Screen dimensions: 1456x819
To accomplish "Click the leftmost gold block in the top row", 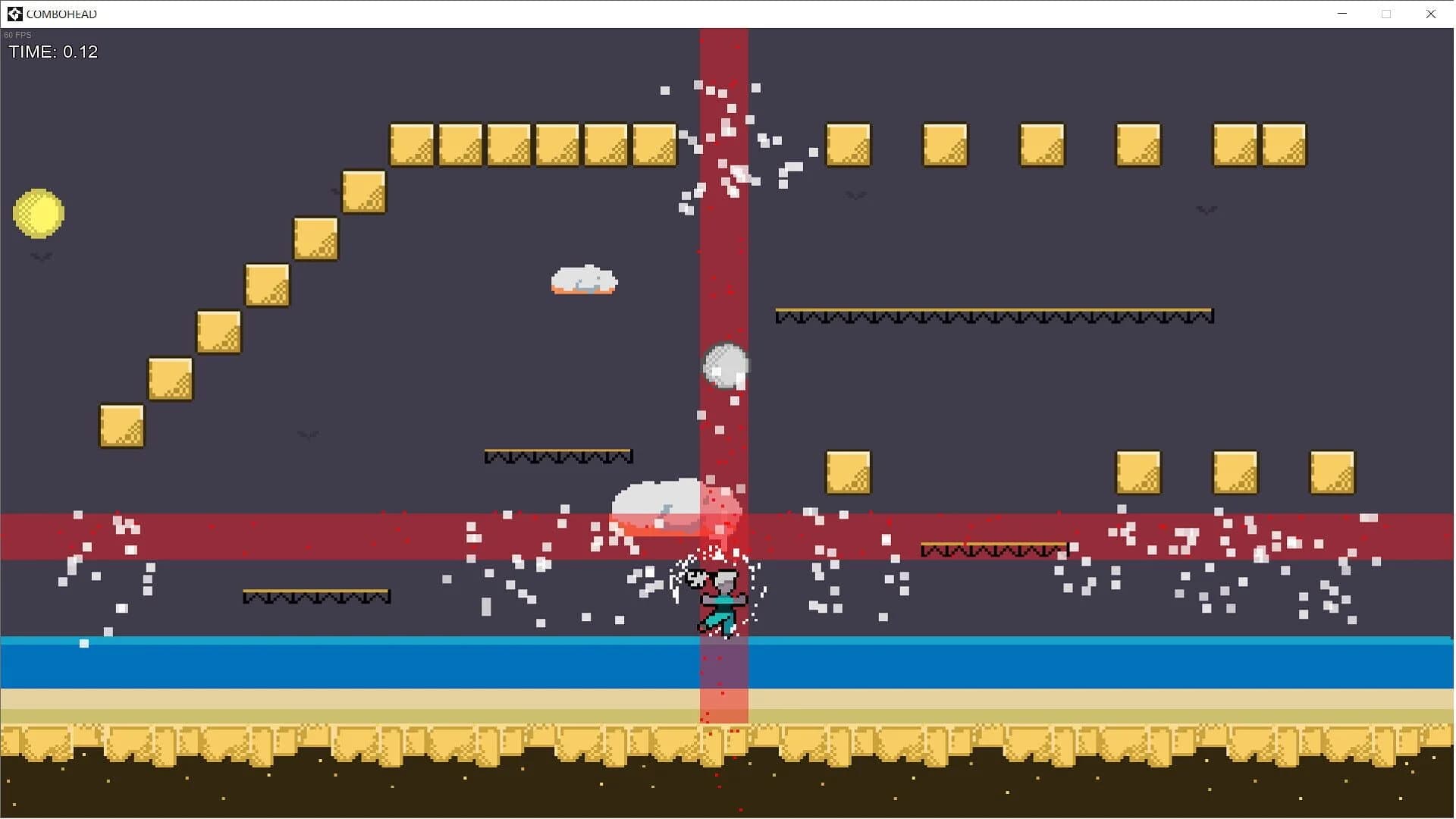I will click(411, 144).
